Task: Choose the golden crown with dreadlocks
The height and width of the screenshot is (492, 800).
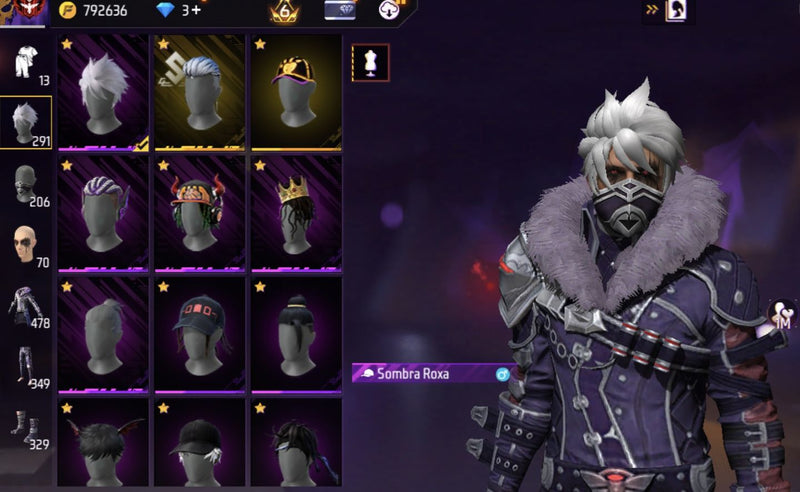Action: coord(295,212)
